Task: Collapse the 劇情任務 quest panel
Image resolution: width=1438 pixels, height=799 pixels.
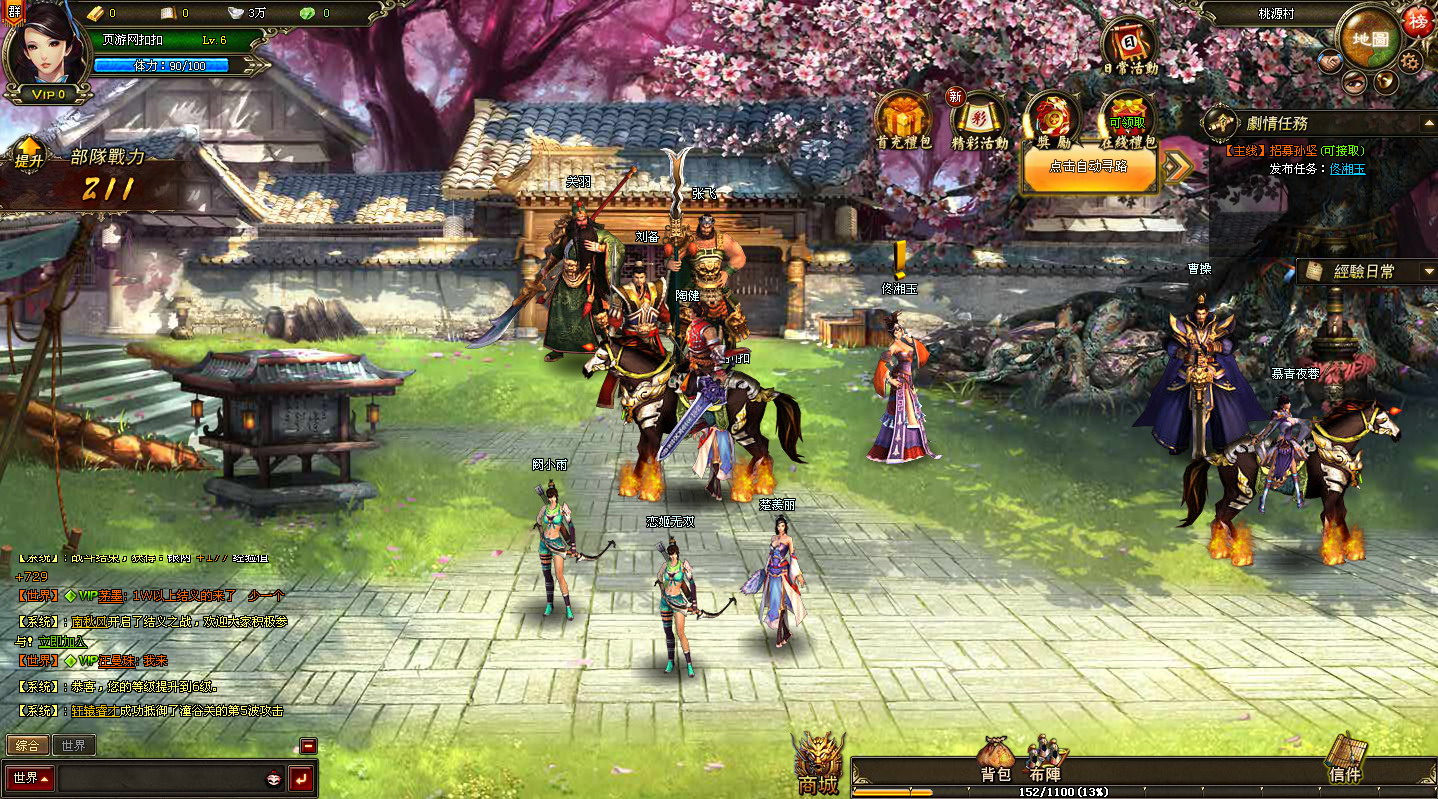Action: tap(1428, 124)
